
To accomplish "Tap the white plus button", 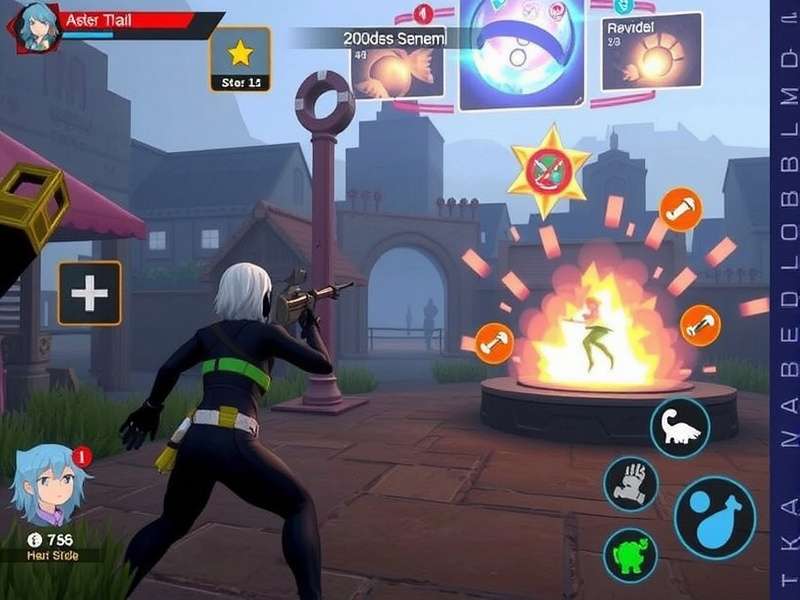I will click(x=89, y=293).
